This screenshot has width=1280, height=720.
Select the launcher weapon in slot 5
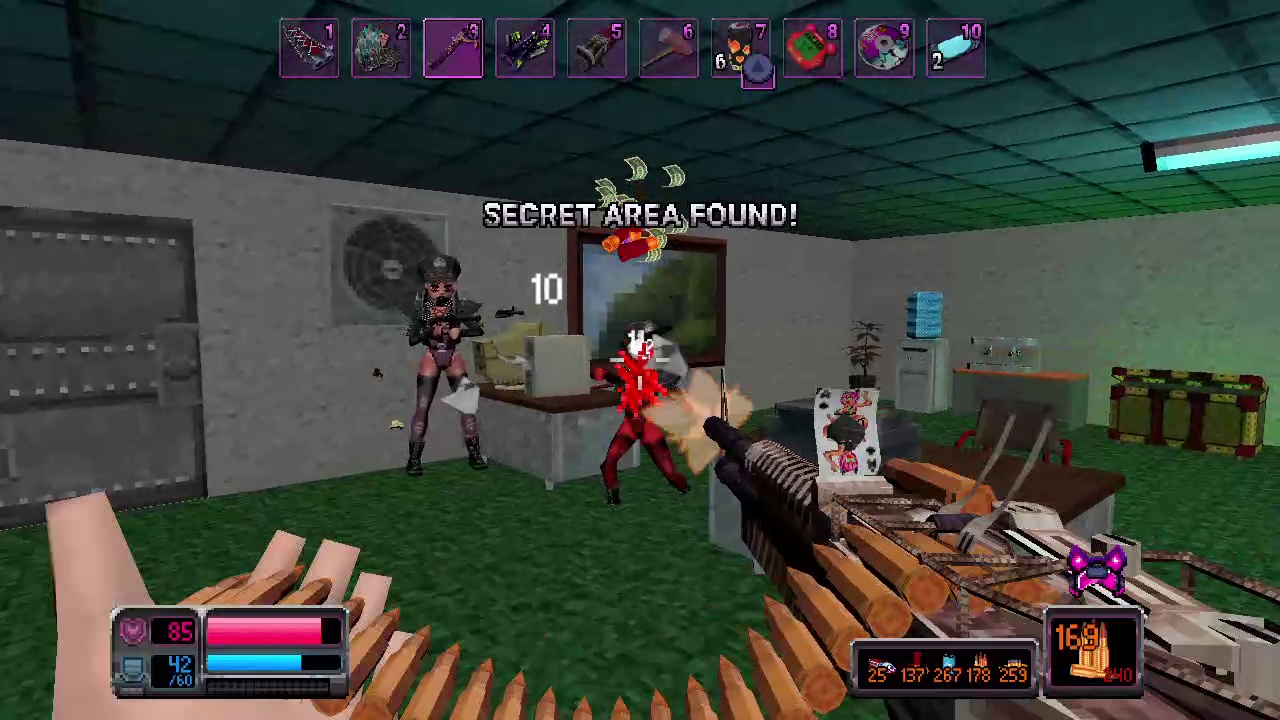click(x=597, y=47)
